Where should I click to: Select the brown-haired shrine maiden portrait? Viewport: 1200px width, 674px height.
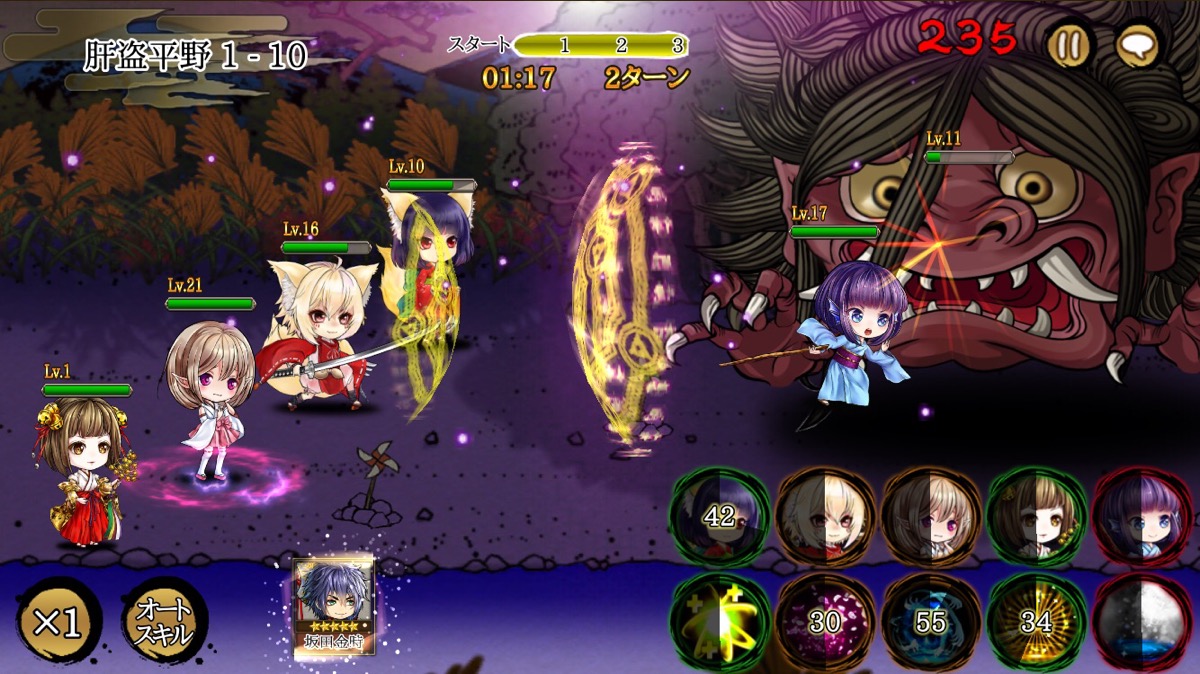coord(1036,517)
